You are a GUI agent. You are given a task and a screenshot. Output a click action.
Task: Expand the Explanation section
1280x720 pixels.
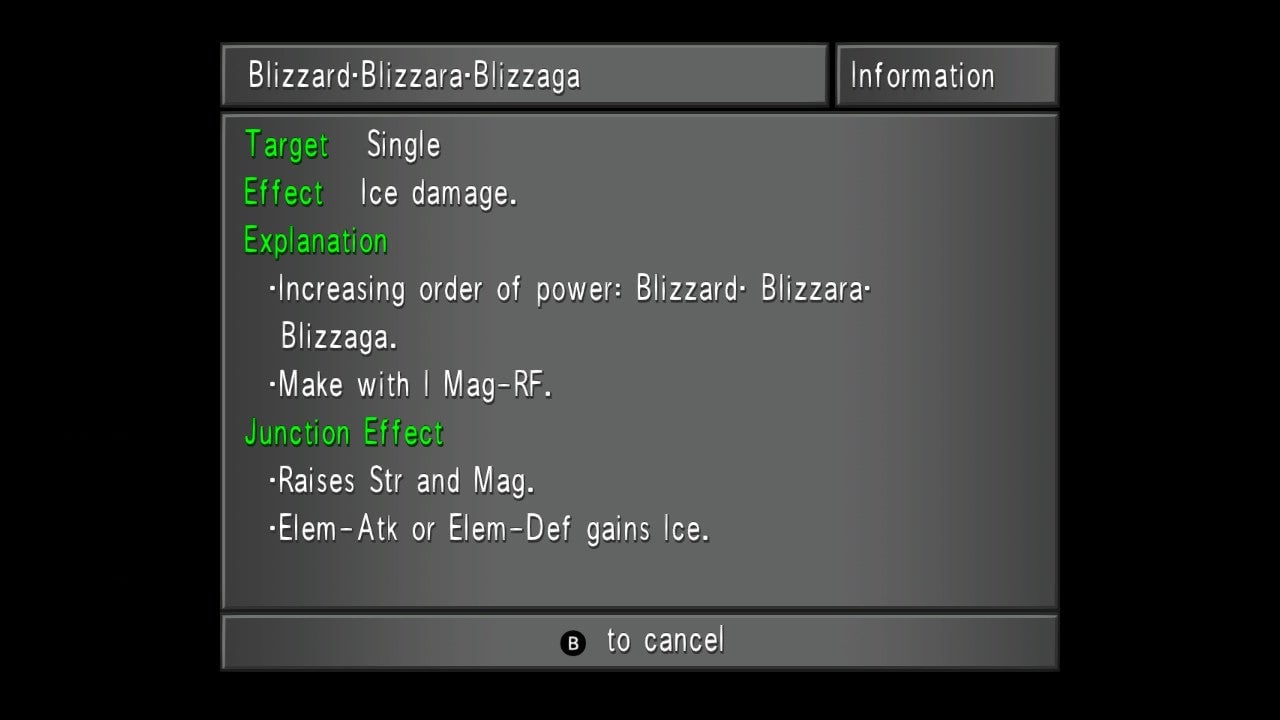click(315, 241)
